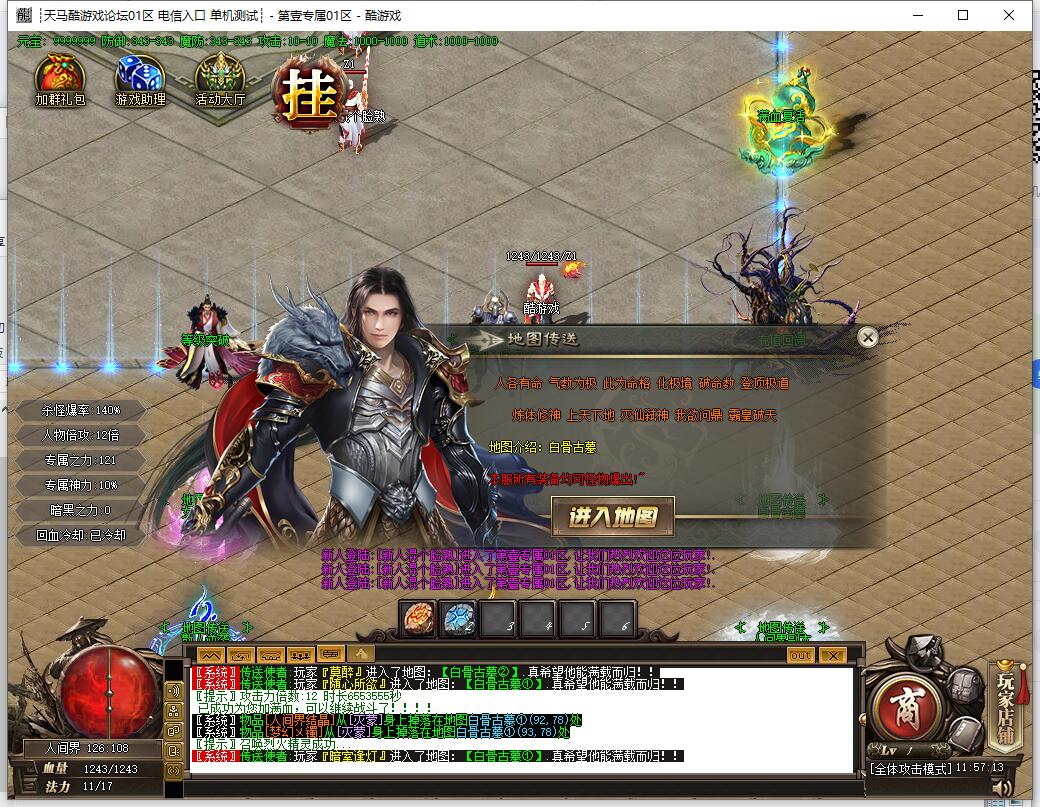Select the orange item in hotbar slot one

tap(418, 619)
